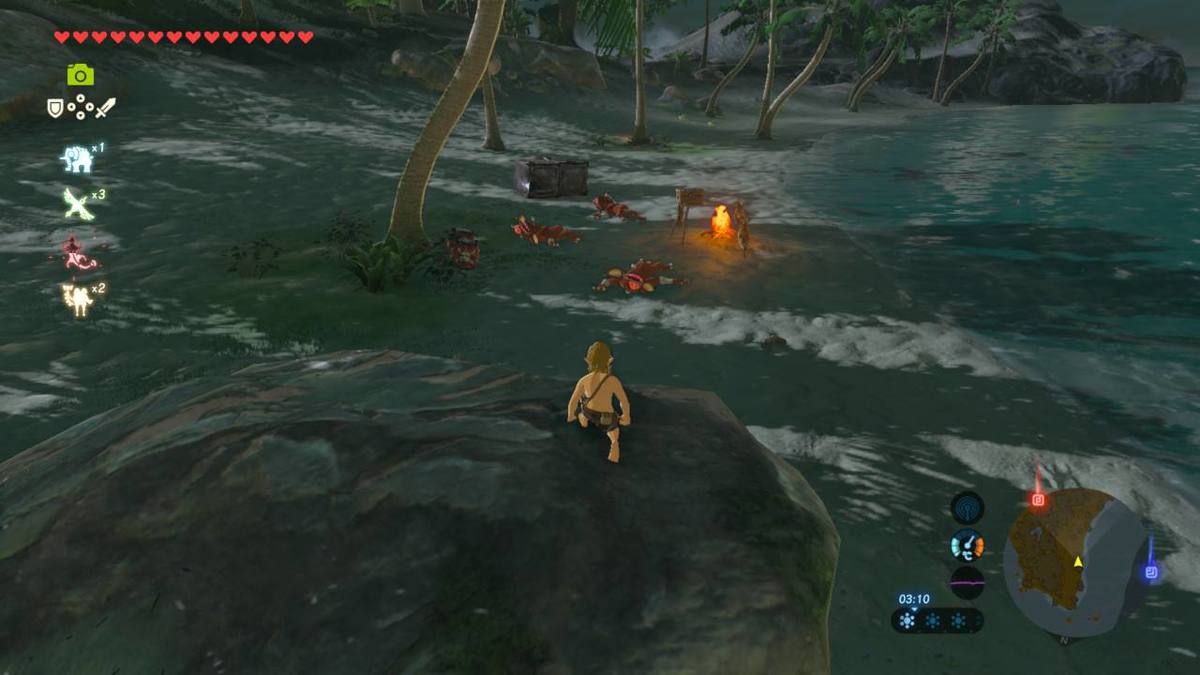Click the purple noise meter circle

point(967,582)
